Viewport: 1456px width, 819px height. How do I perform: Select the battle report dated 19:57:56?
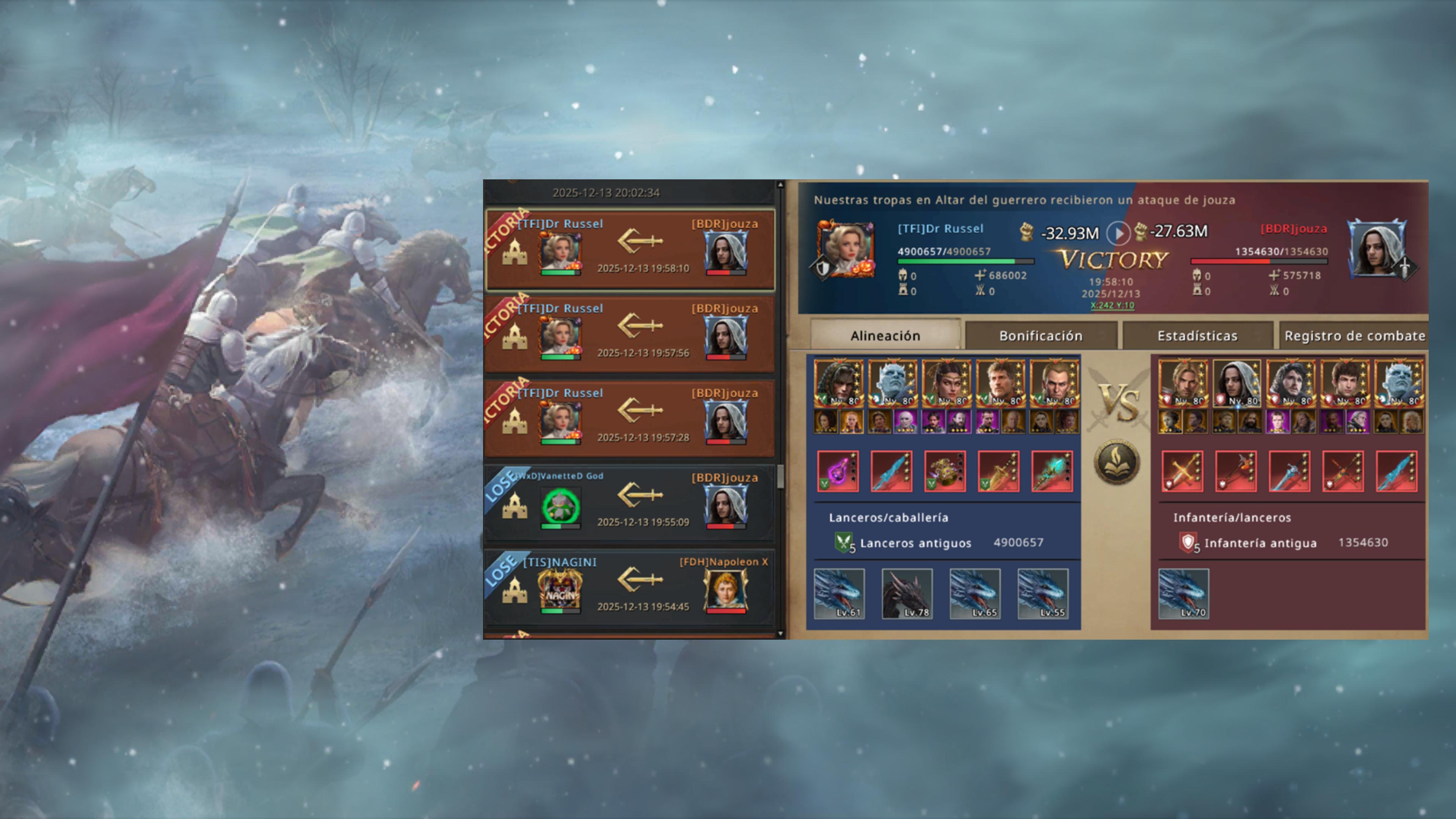(x=630, y=334)
